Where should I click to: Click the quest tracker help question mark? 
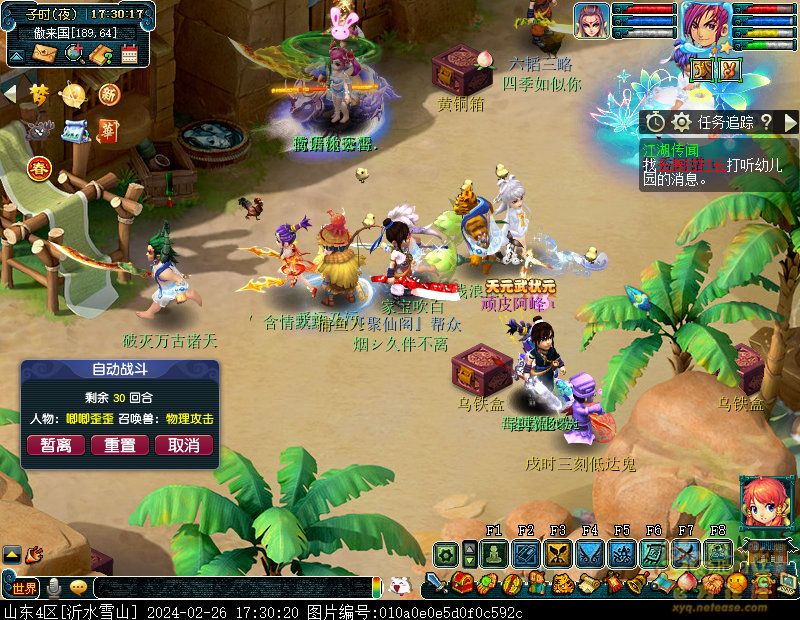coord(765,122)
